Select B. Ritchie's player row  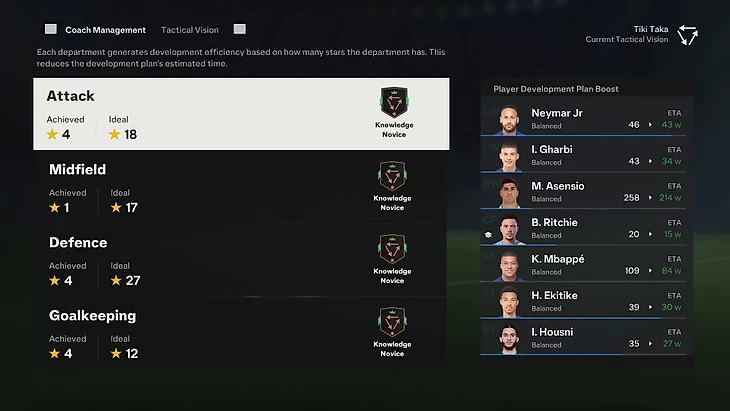[x=585, y=228]
